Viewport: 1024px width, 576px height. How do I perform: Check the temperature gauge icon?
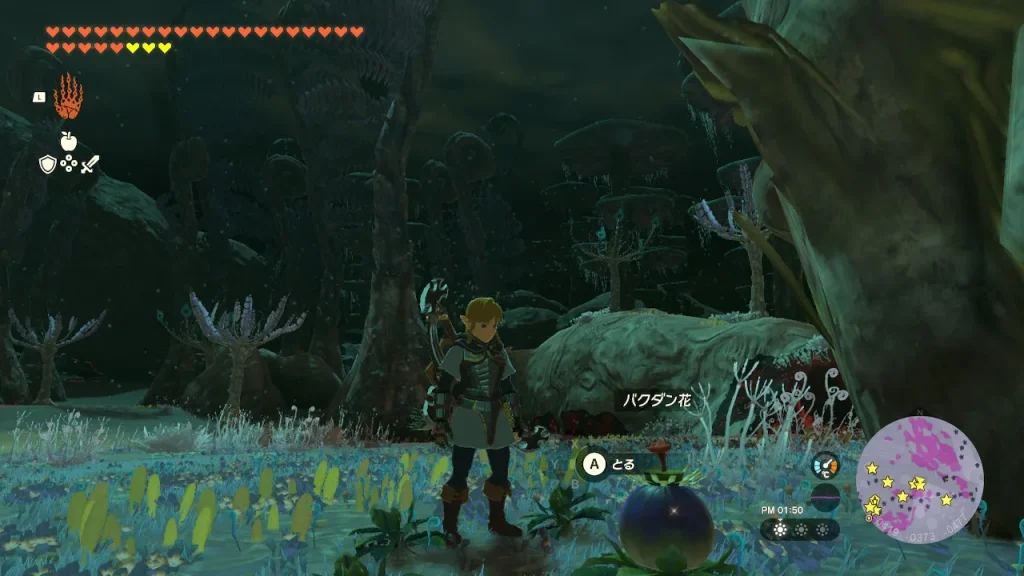tap(825, 466)
